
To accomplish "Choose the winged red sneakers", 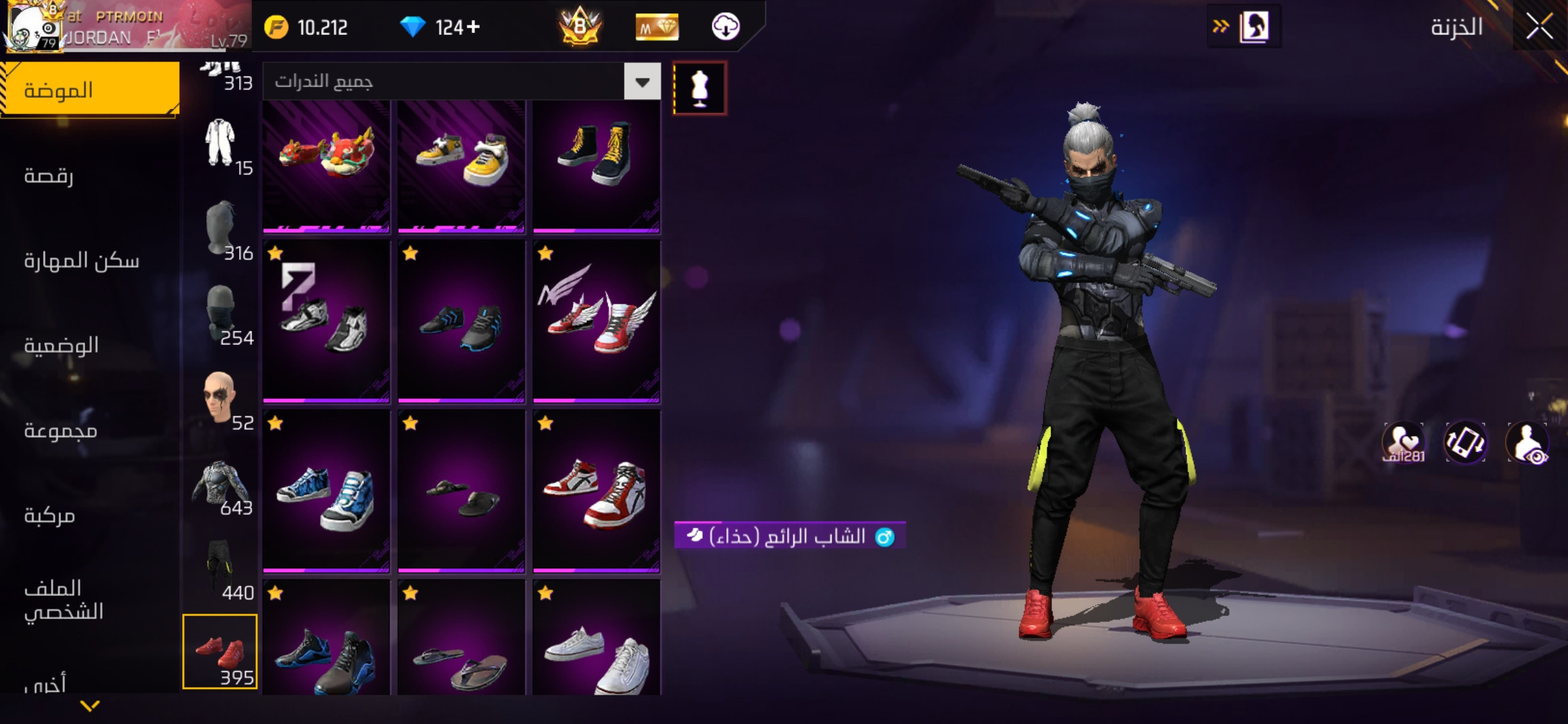I will click(596, 320).
